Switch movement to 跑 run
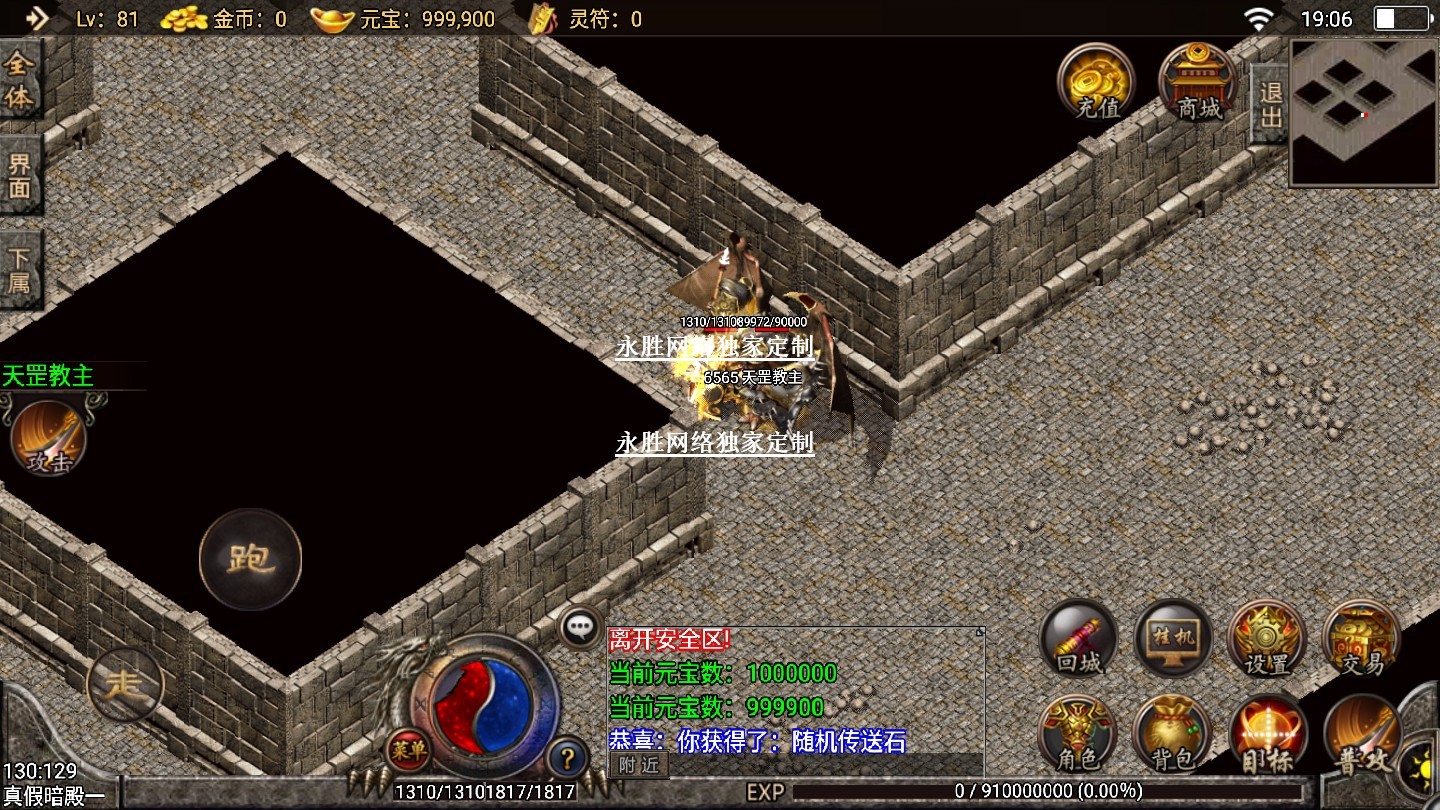 (x=250, y=559)
